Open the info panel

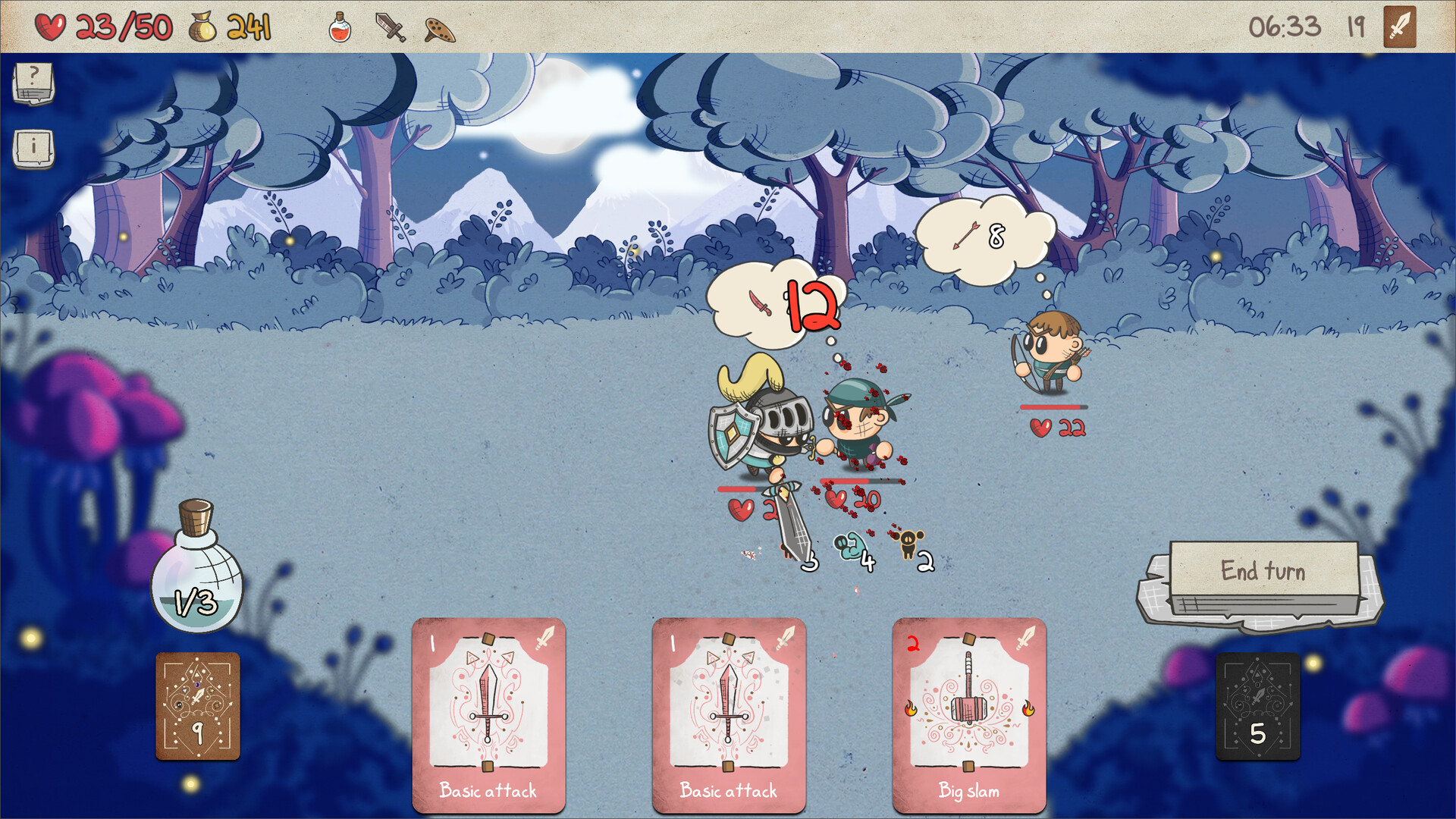tap(32, 149)
